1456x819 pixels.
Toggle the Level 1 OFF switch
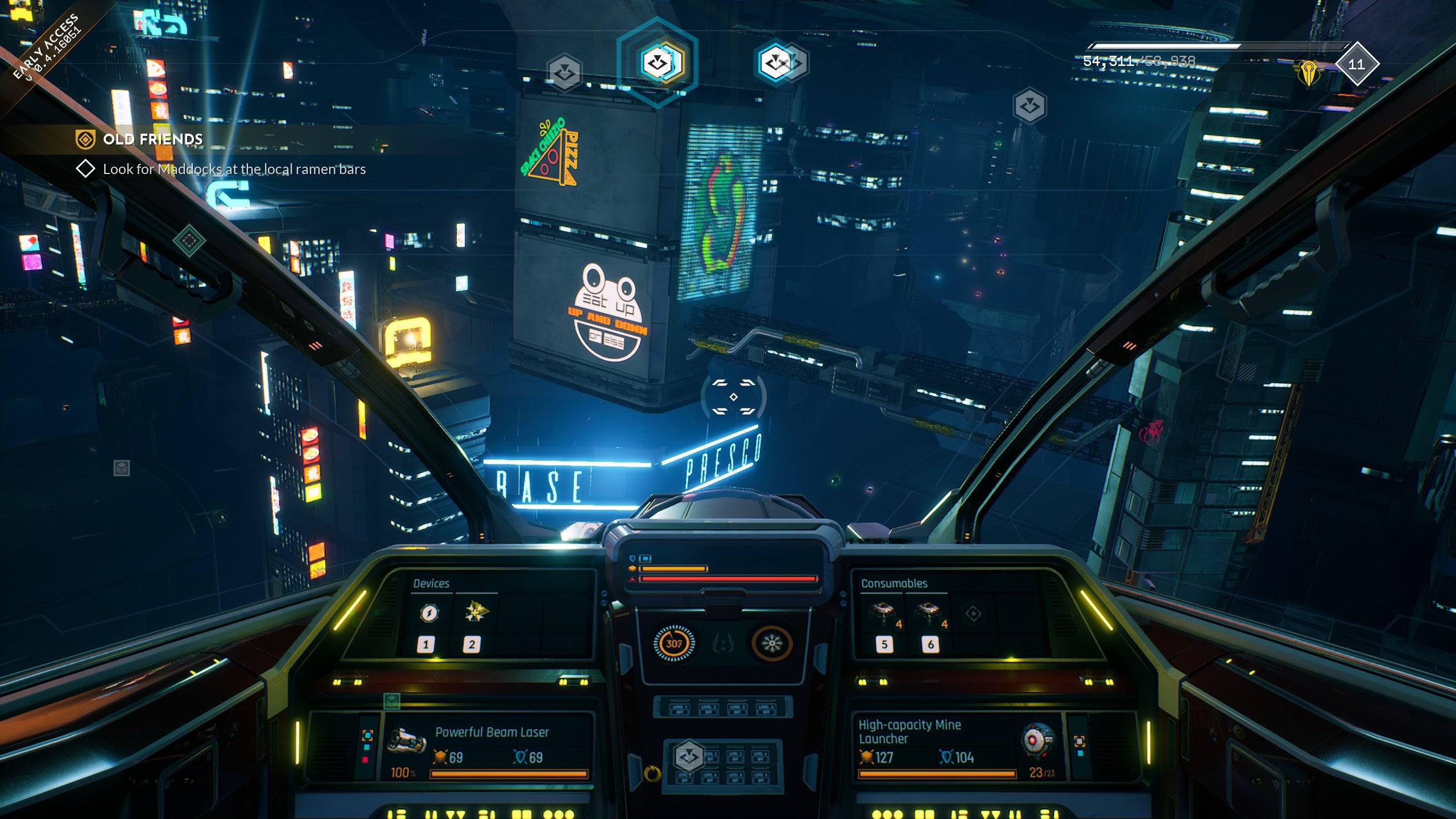(680, 709)
